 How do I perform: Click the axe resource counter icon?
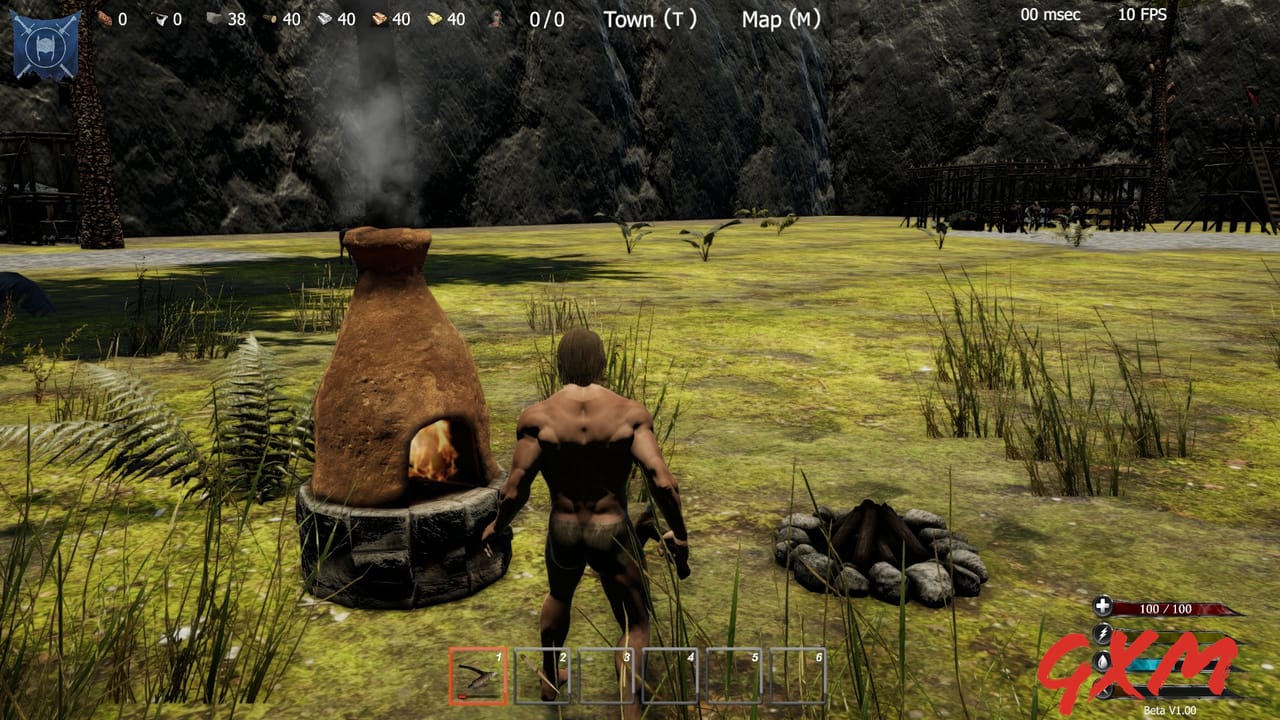(160, 18)
